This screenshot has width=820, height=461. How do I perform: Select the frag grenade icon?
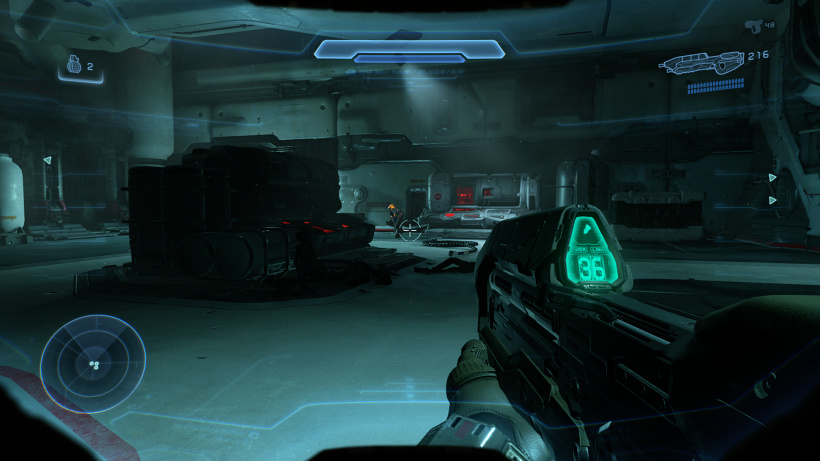73,66
